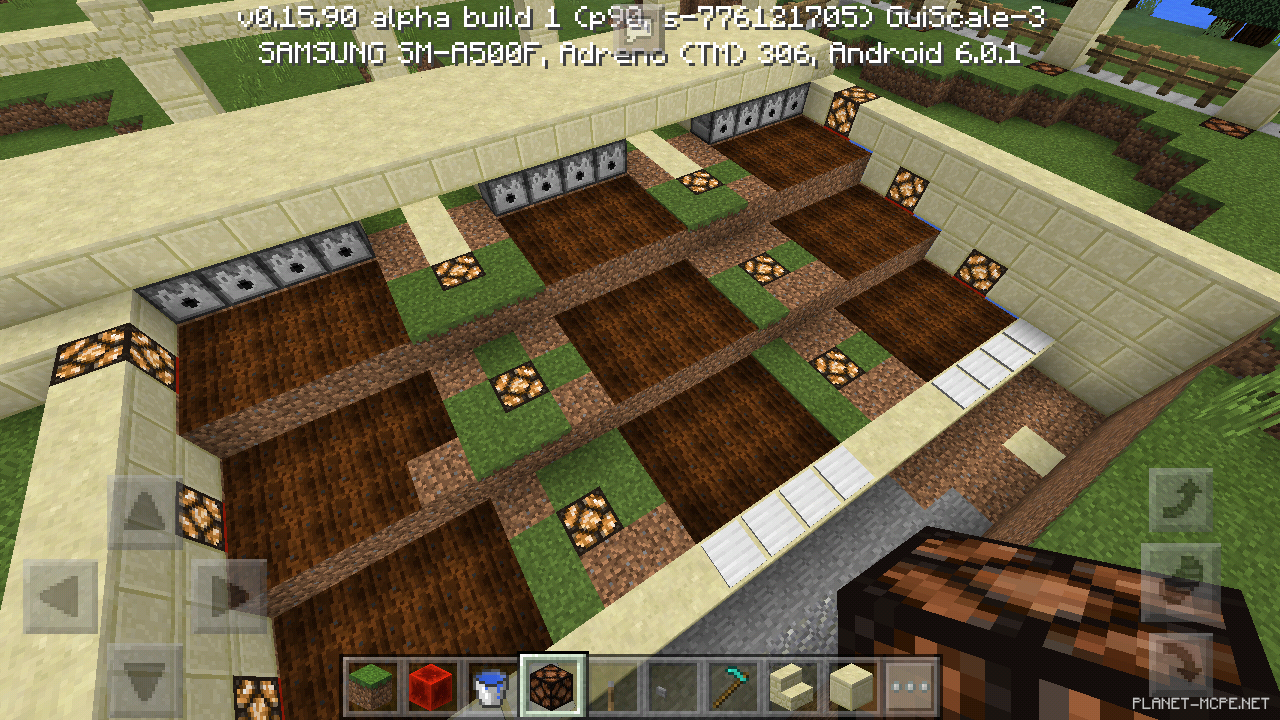Viewport: 1280px width, 720px height.
Task: Select the redstone block item
Action: pos(431,687)
